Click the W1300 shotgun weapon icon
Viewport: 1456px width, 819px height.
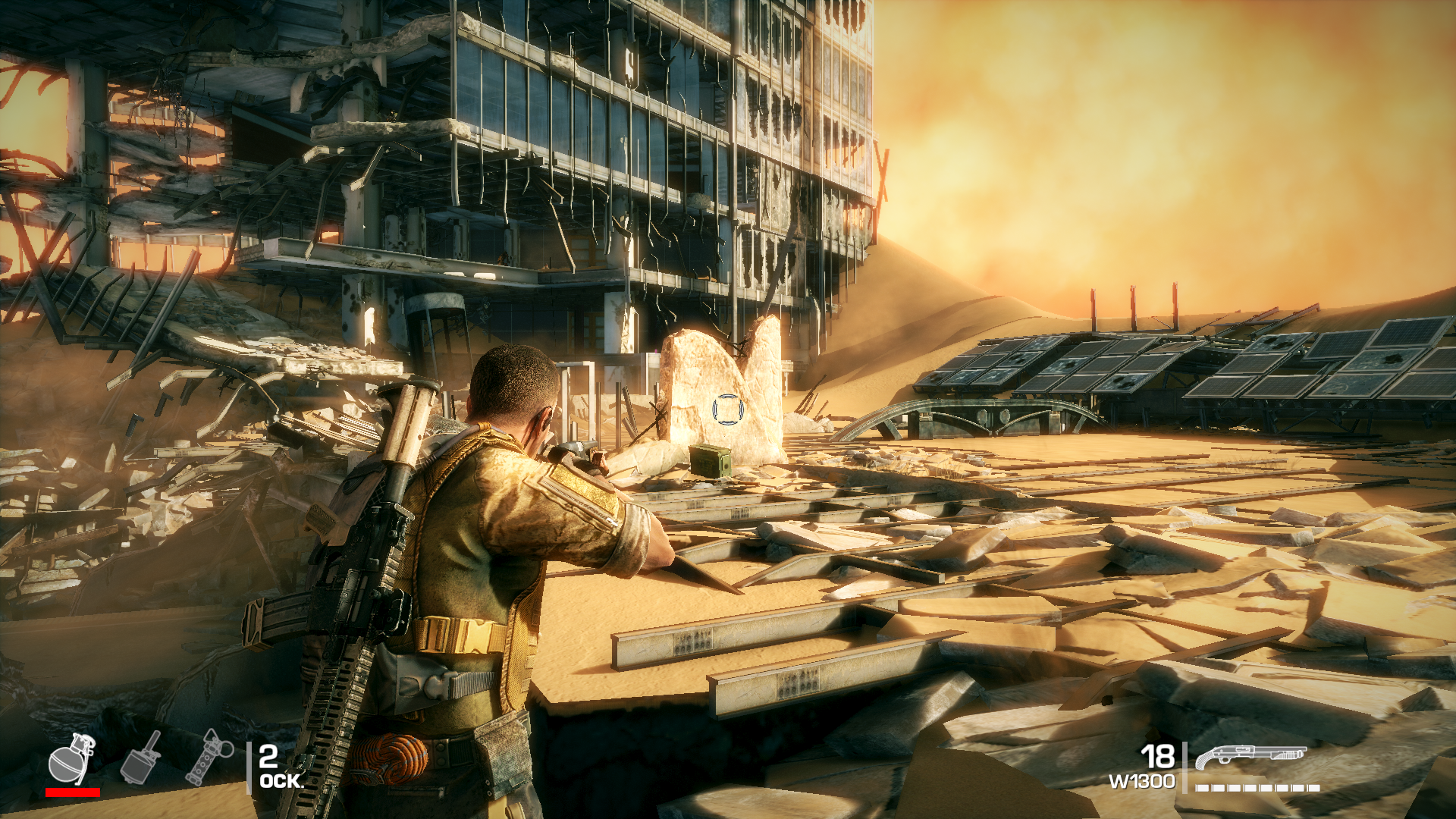tap(1250, 756)
